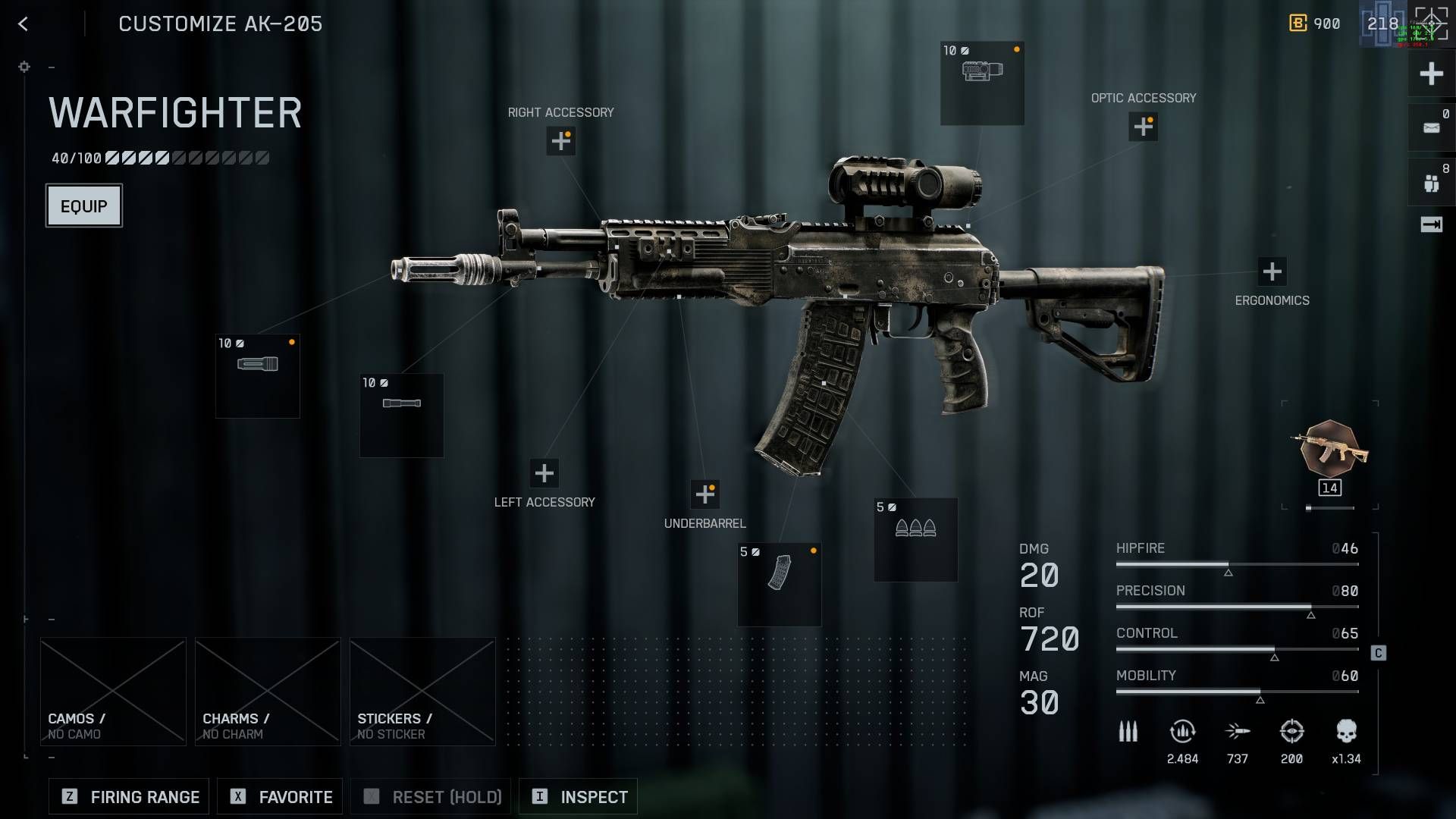The height and width of the screenshot is (819, 1456).
Task: Click the skull kill multiplier icon showing x1.34
Action: click(1348, 730)
